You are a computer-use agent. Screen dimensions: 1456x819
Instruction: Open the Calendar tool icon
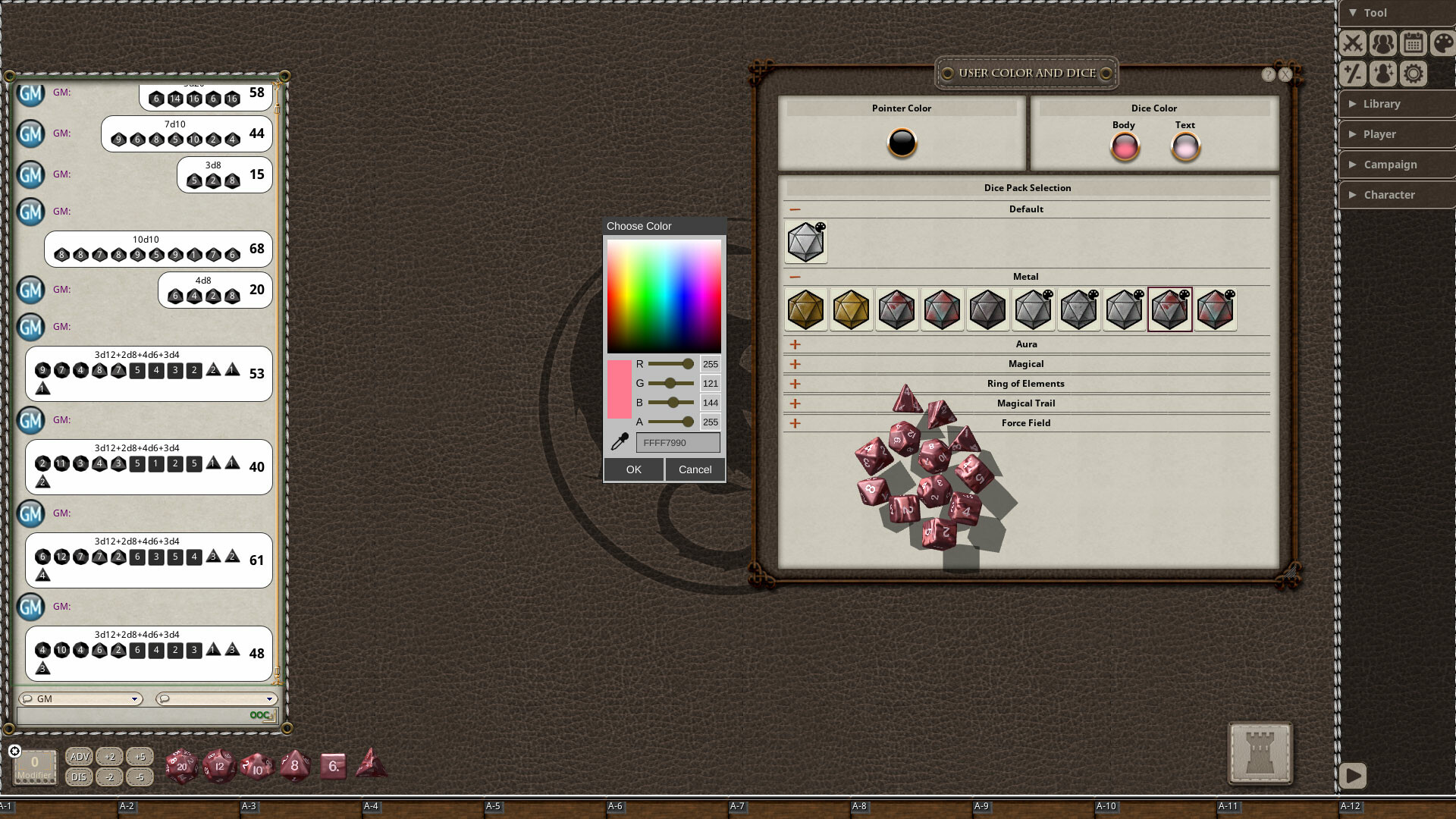[1413, 43]
